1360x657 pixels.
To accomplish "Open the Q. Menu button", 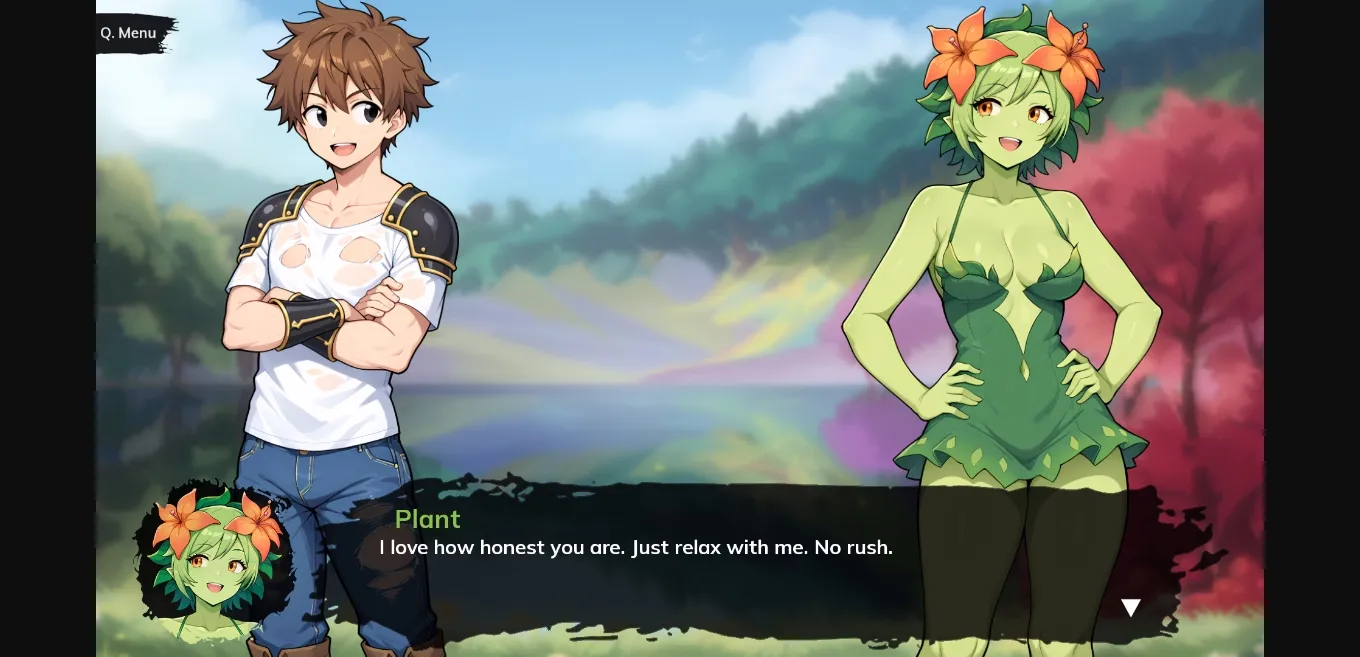I will [x=129, y=33].
